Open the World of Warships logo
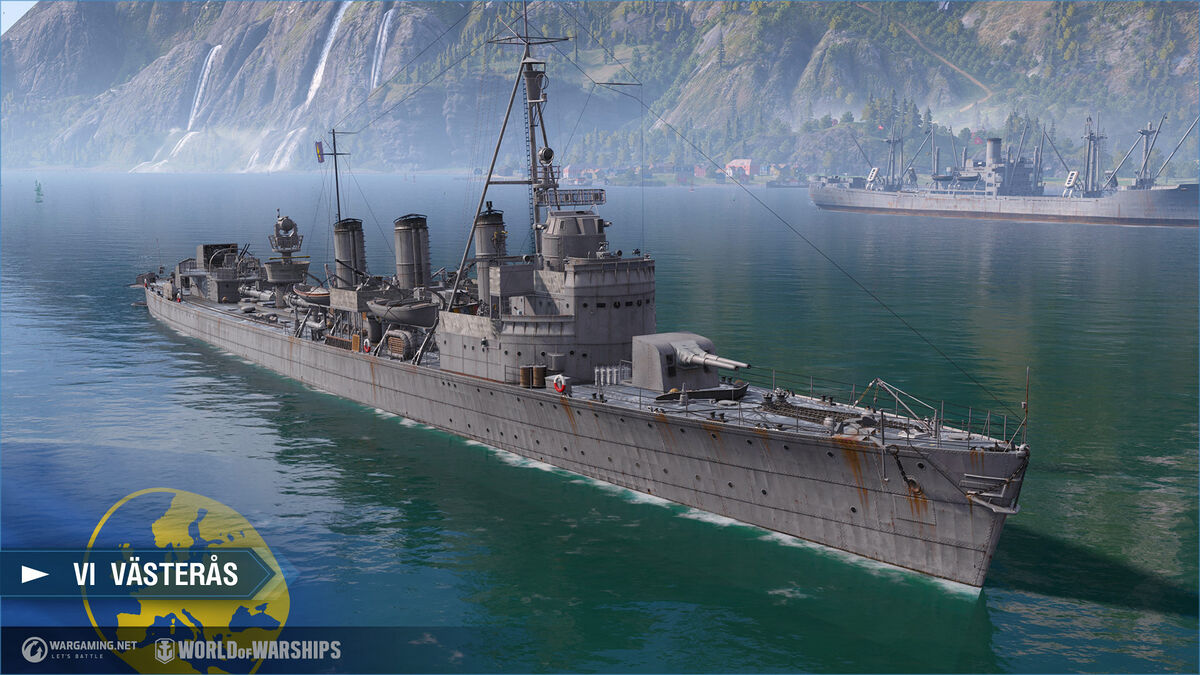Image resolution: width=1200 pixels, height=675 pixels. click(x=248, y=650)
